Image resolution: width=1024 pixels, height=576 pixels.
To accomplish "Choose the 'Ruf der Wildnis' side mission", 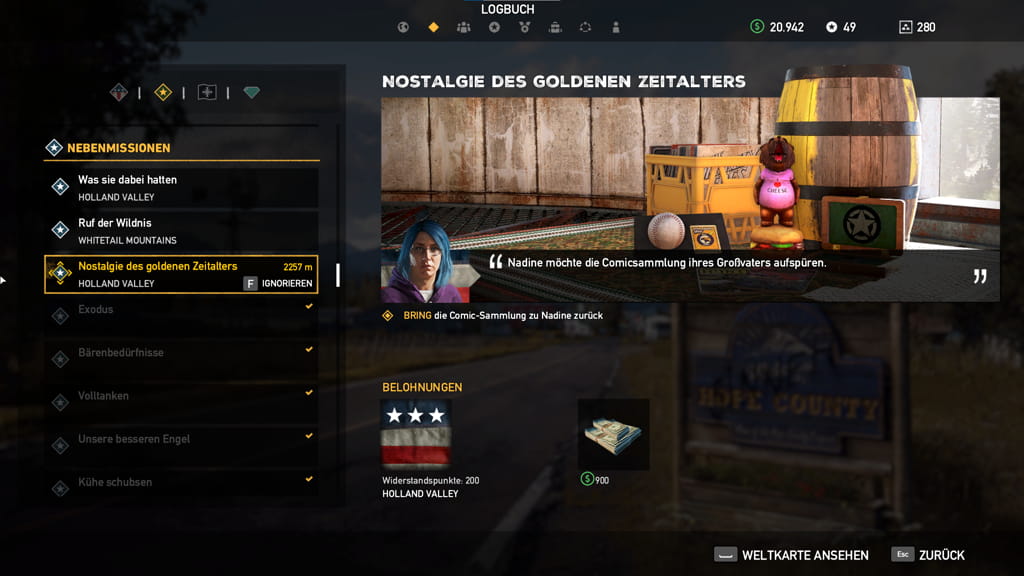I will (x=182, y=230).
